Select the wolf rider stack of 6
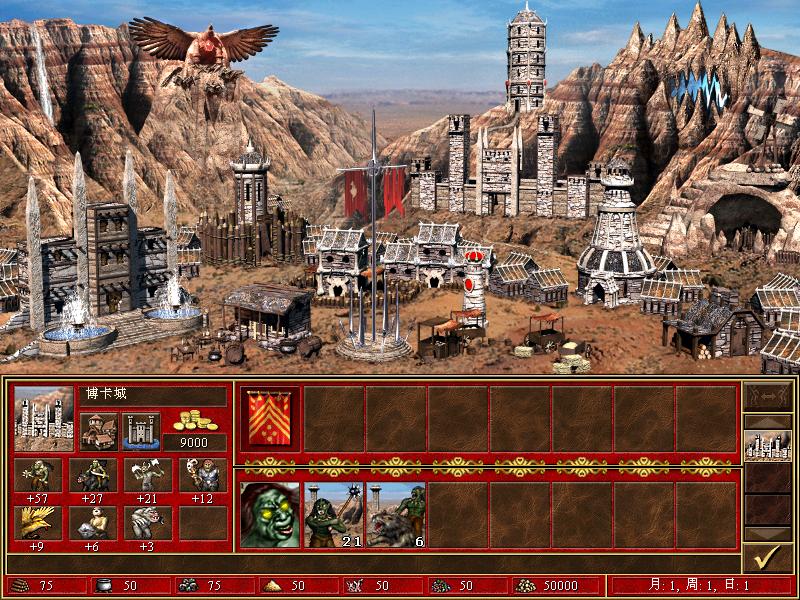Screen dimensions: 800x600 click(396, 515)
